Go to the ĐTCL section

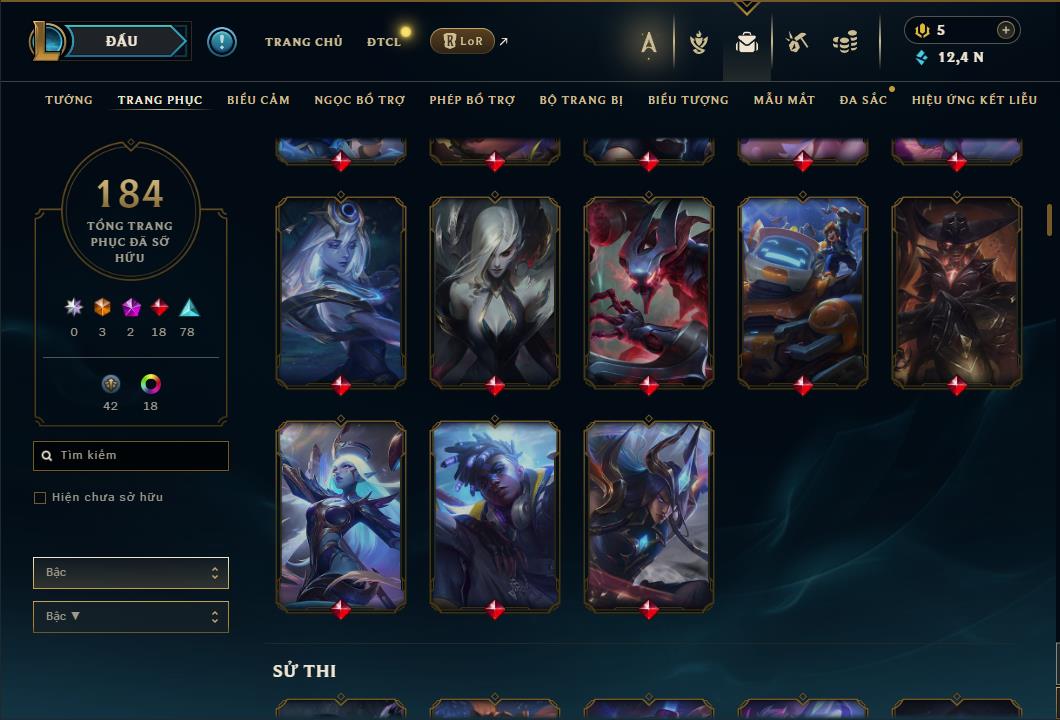pyautogui.click(x=383, y=42)
